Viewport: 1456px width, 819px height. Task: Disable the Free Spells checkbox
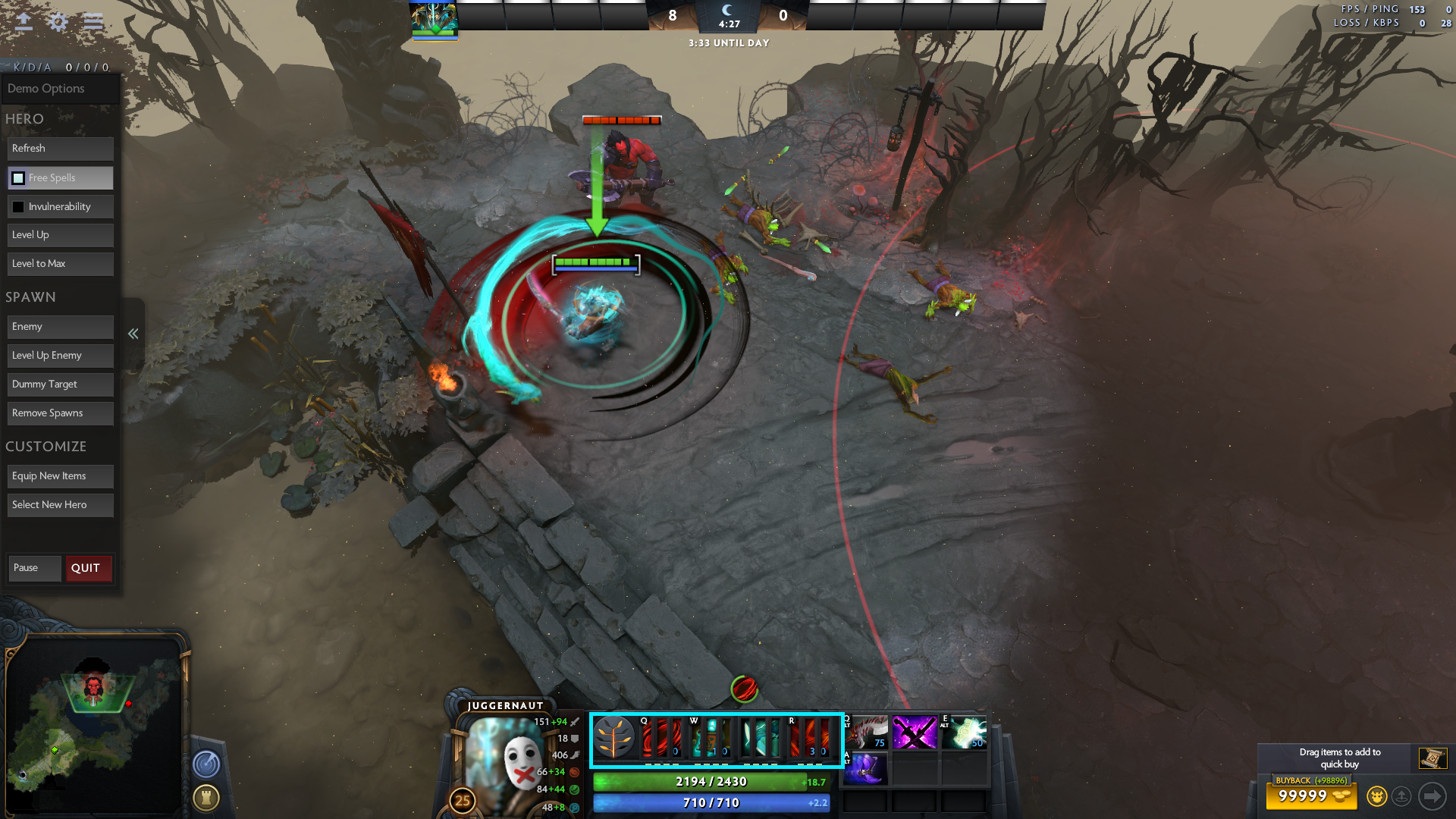(x=17, y=177)
